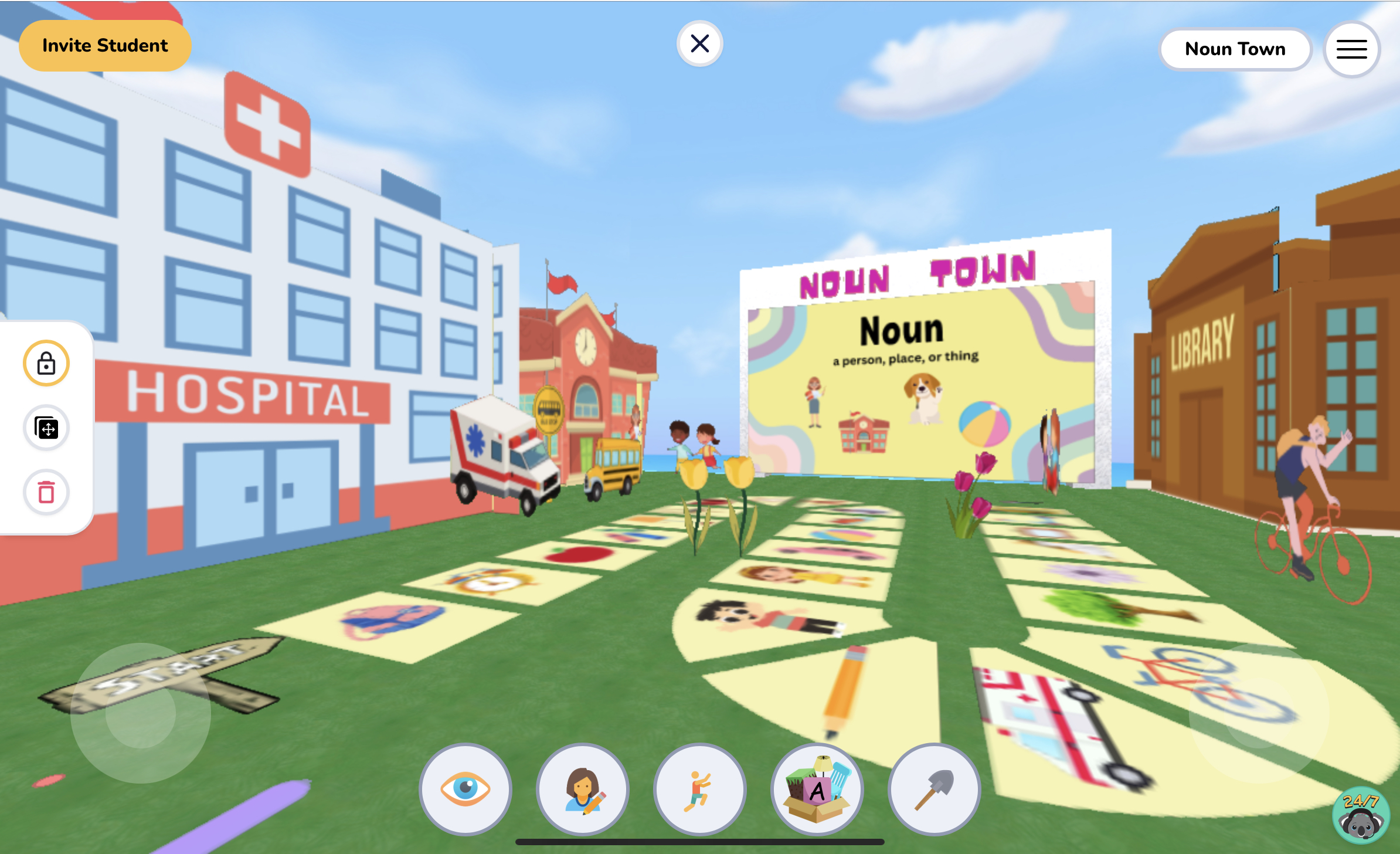The height and width of the screenshot is (854, 1400).
Task: Delete the selected object with trash icon
Action: (46, 493)
